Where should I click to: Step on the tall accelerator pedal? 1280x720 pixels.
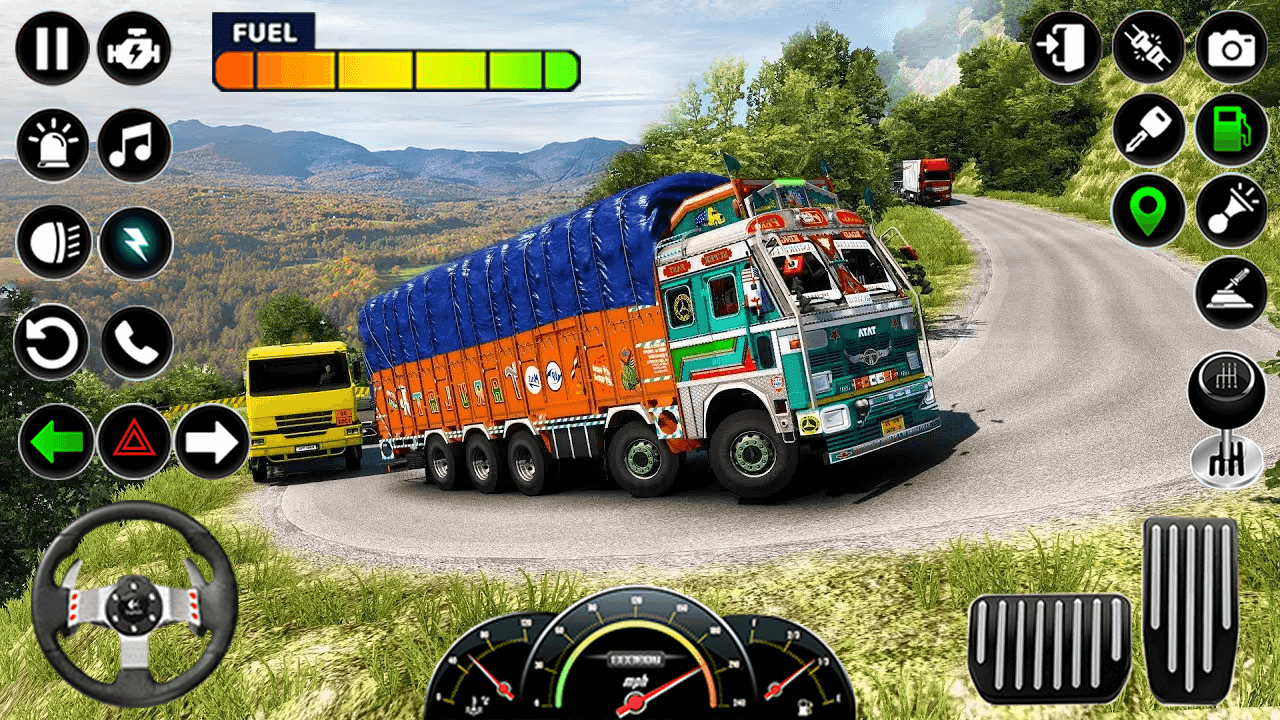[1190, 610]
